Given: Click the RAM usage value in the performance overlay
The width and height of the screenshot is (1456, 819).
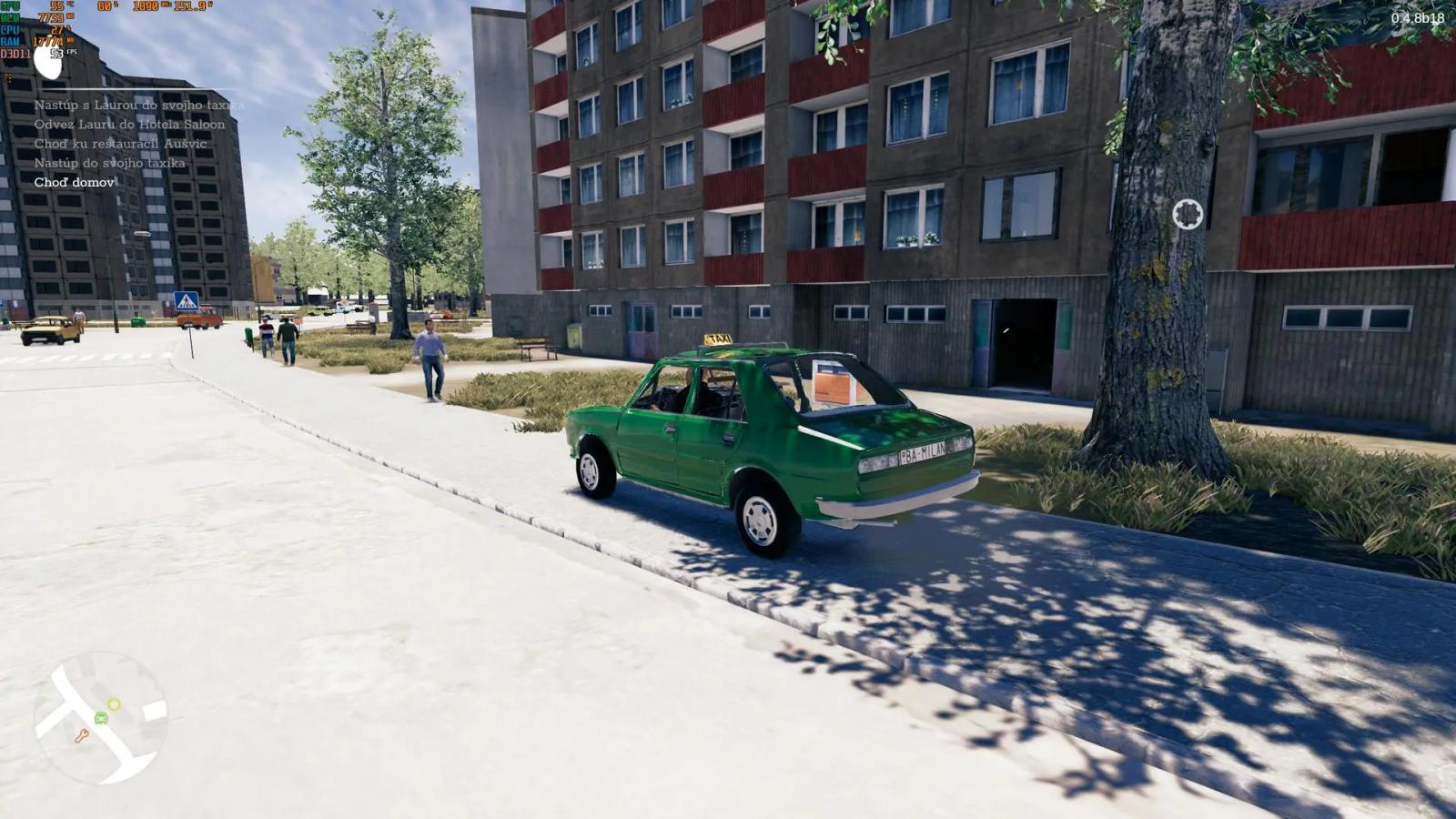Looking at the screenshot, I should [x=50, y=41].
